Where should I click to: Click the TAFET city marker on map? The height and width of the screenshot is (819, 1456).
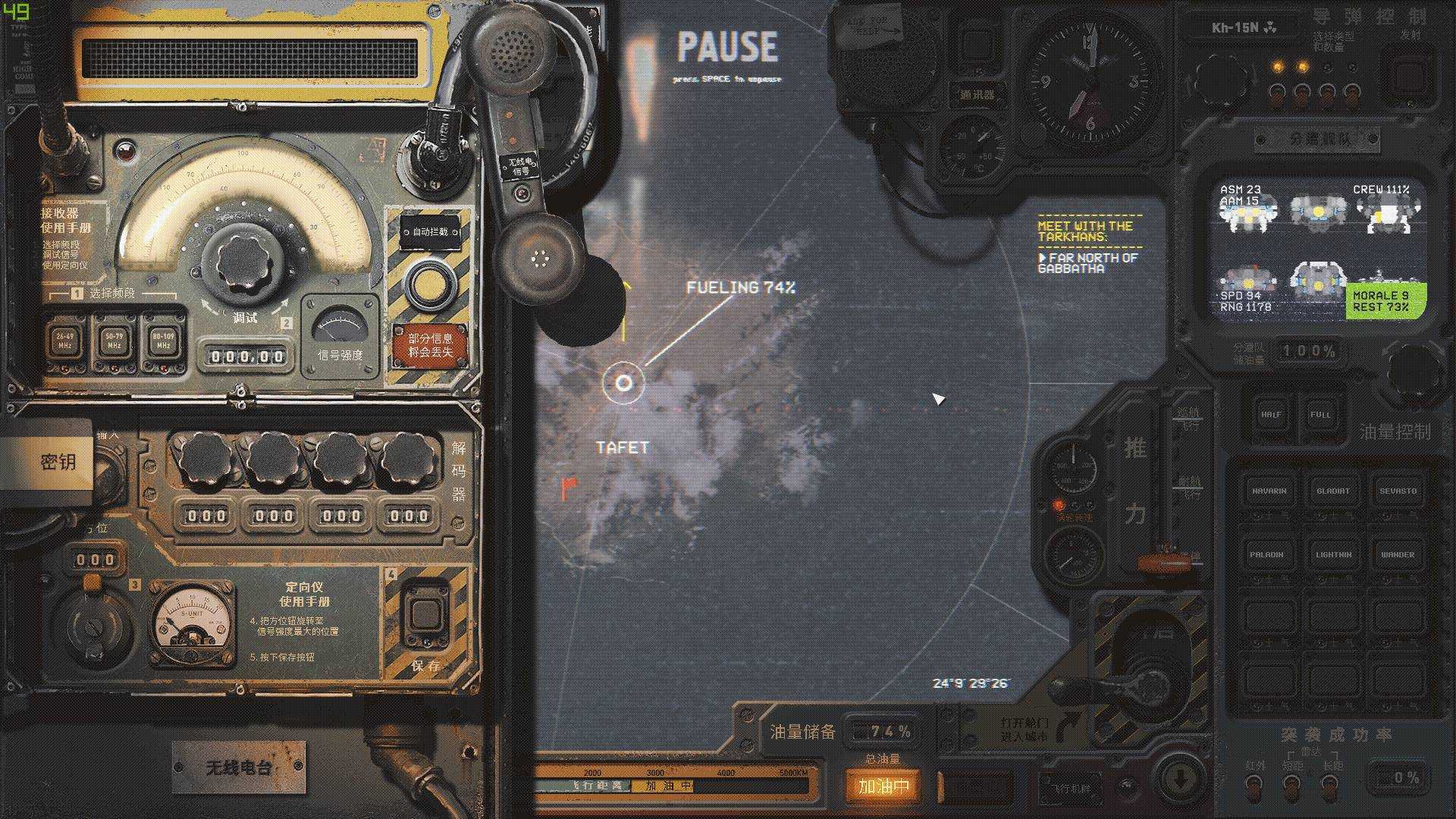pos(623,383)
